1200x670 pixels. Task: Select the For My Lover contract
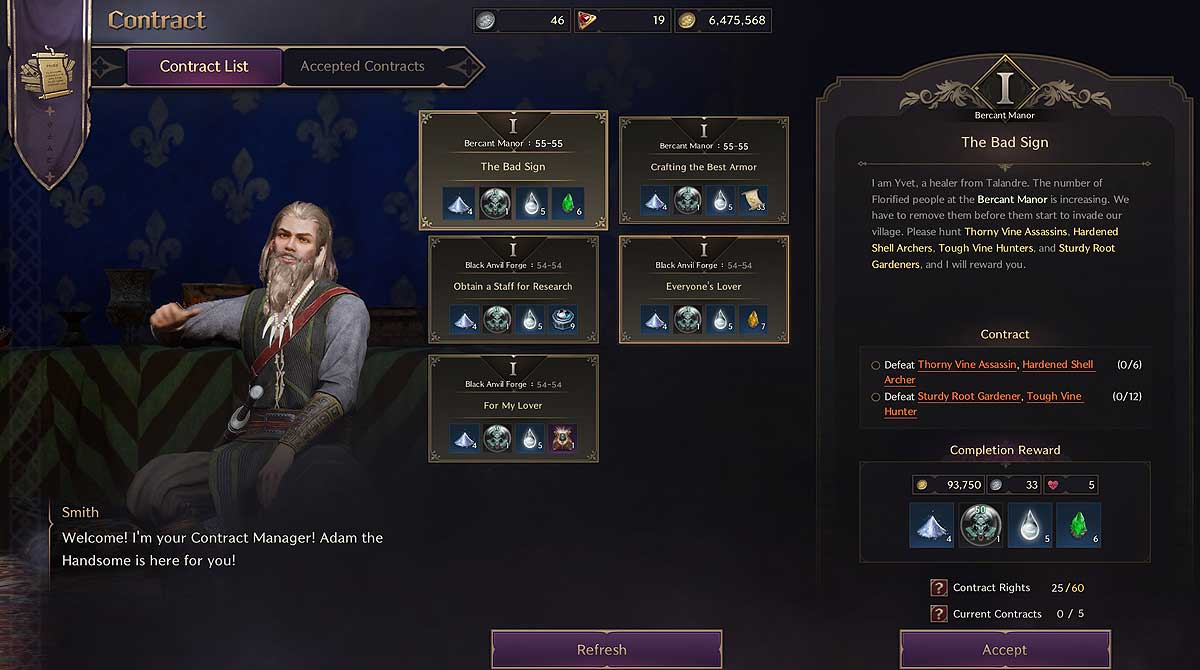tap(513, 406)
